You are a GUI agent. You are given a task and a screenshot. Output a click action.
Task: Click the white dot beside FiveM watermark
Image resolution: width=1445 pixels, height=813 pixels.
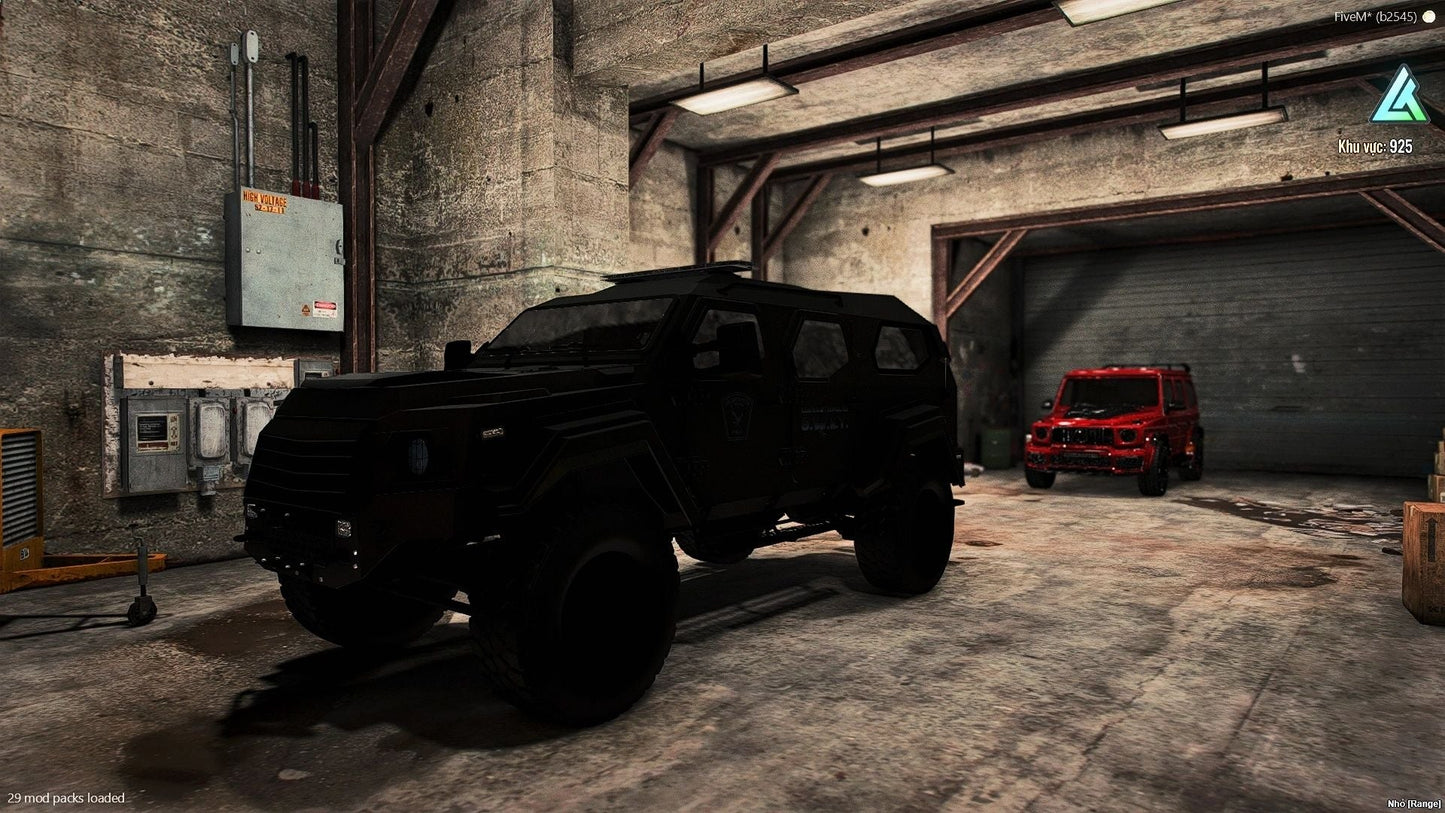point(1428,17)
